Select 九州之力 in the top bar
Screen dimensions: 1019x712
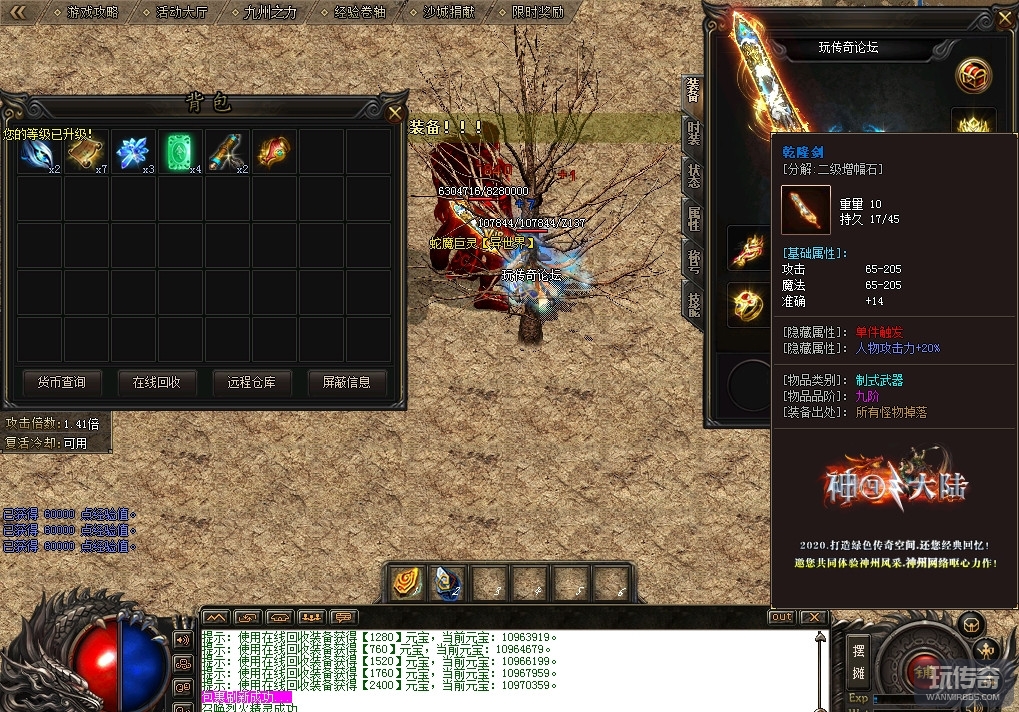(270, 12)
